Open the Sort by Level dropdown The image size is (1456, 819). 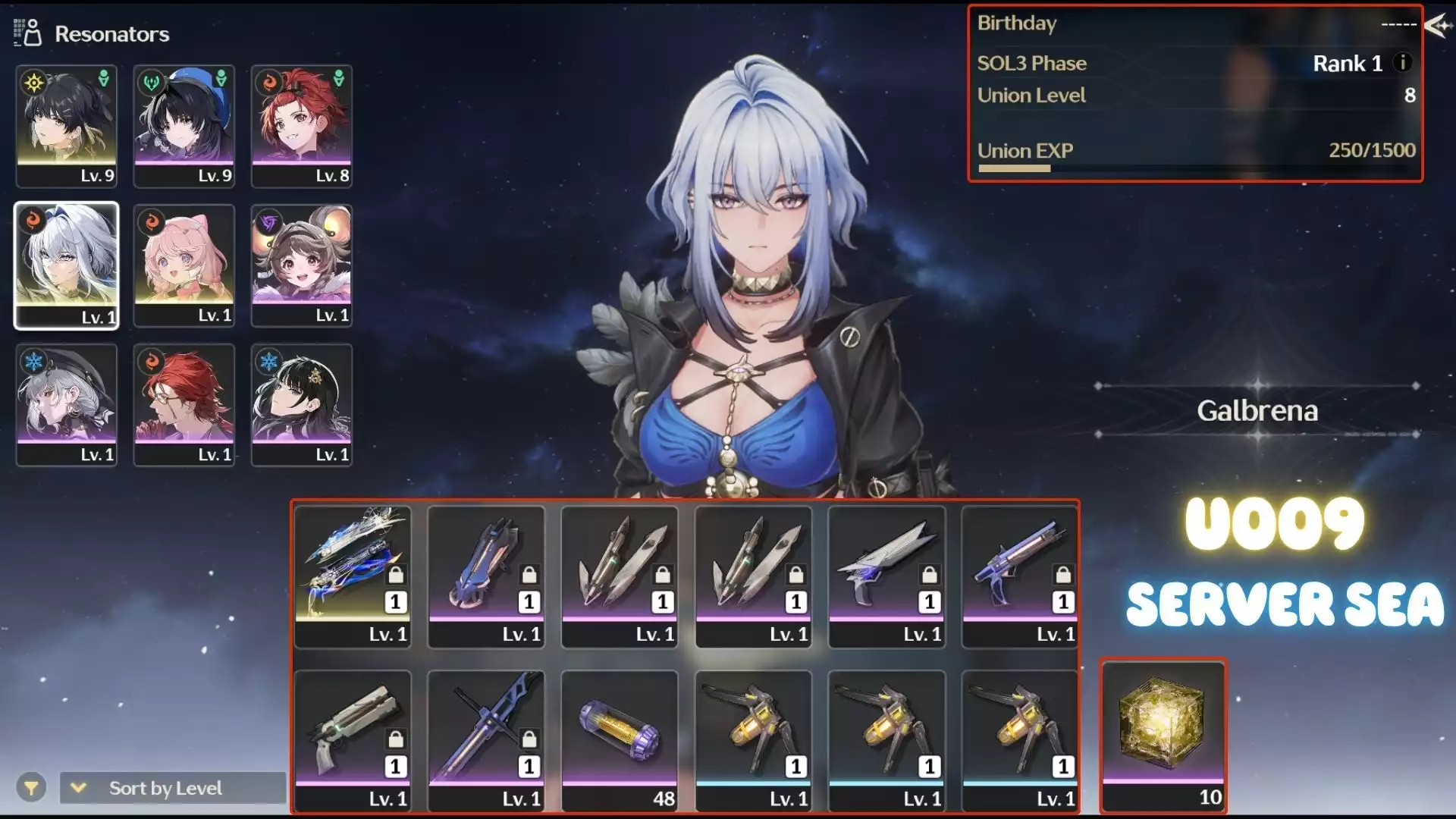[x=172, y=788]
